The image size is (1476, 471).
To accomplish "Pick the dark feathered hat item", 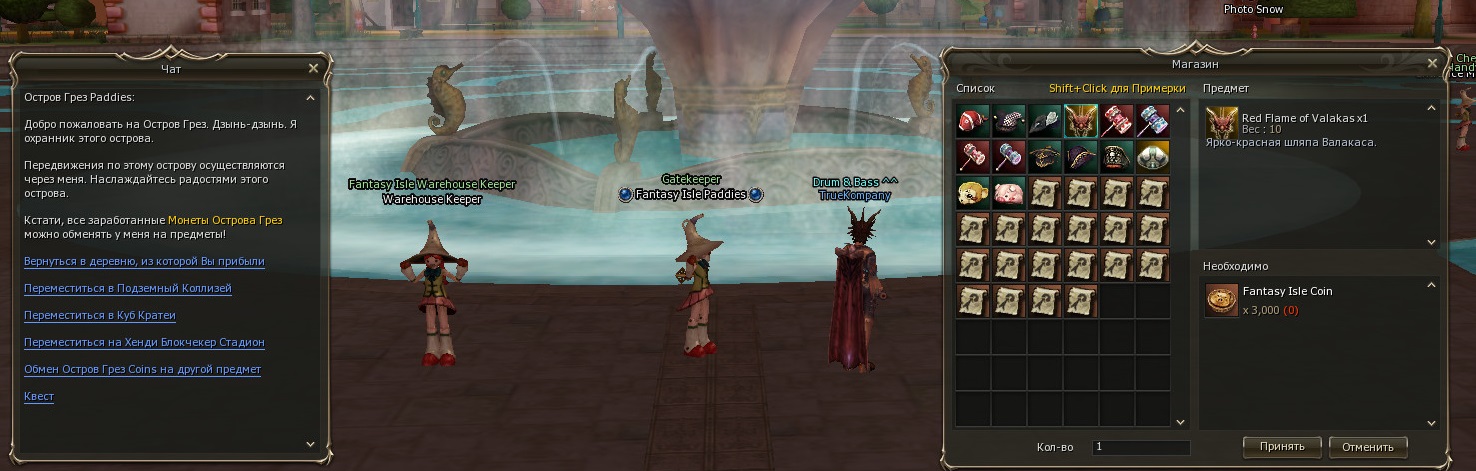I will pyautogui.click(x=1045, y=121).
